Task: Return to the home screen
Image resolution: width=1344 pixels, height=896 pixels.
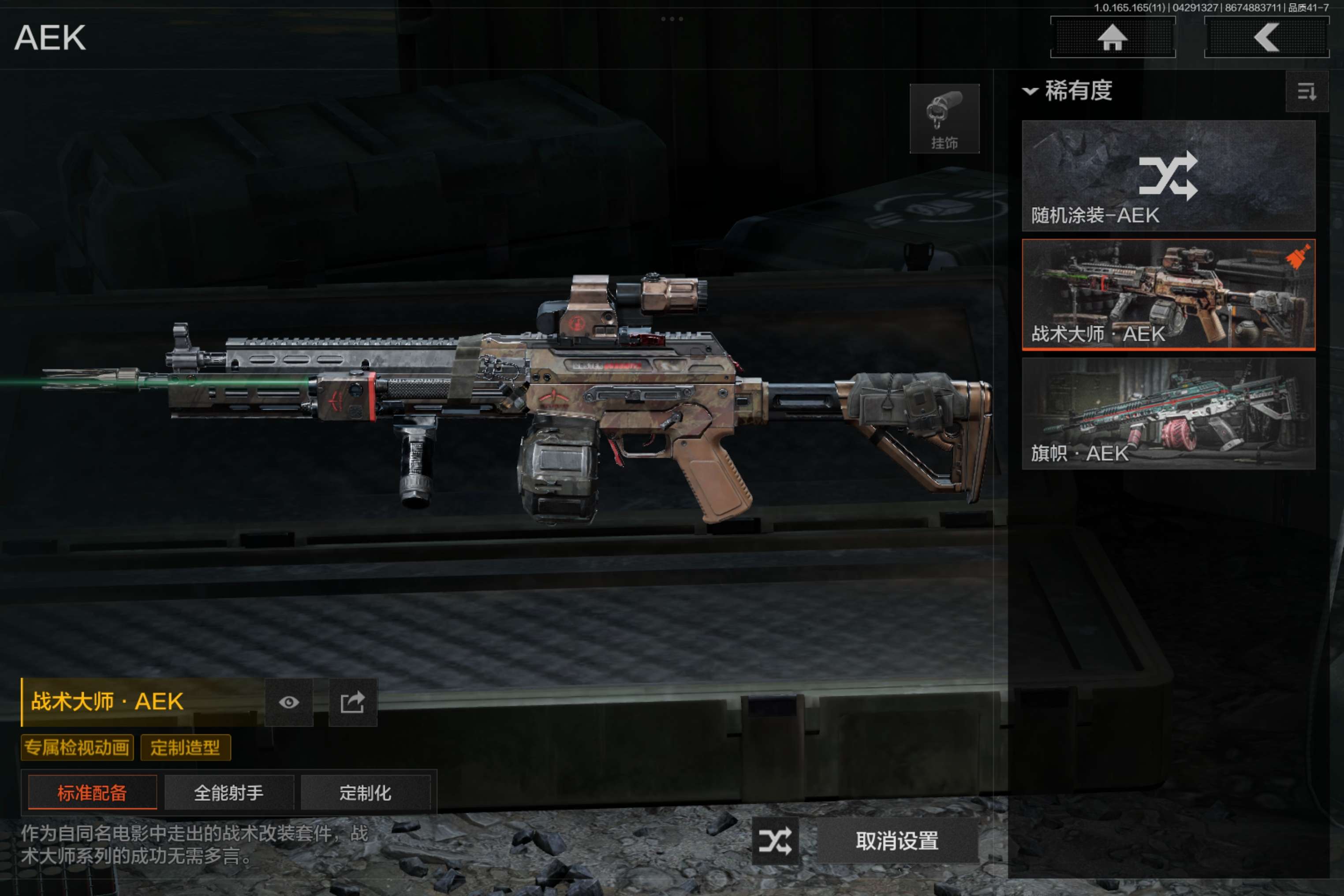Action: [x=1112, y=38]
